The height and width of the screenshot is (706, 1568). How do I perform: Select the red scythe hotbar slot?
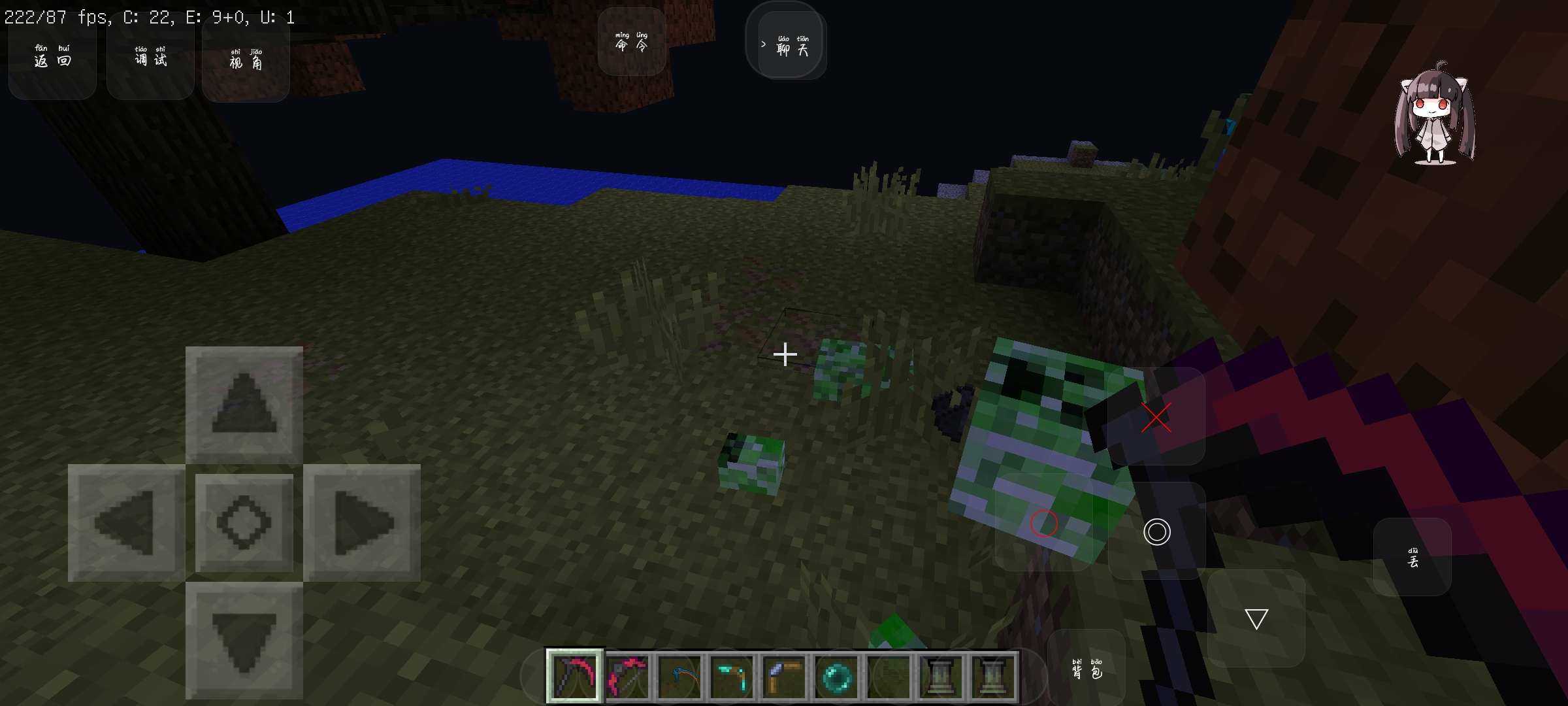coord(574,676)
